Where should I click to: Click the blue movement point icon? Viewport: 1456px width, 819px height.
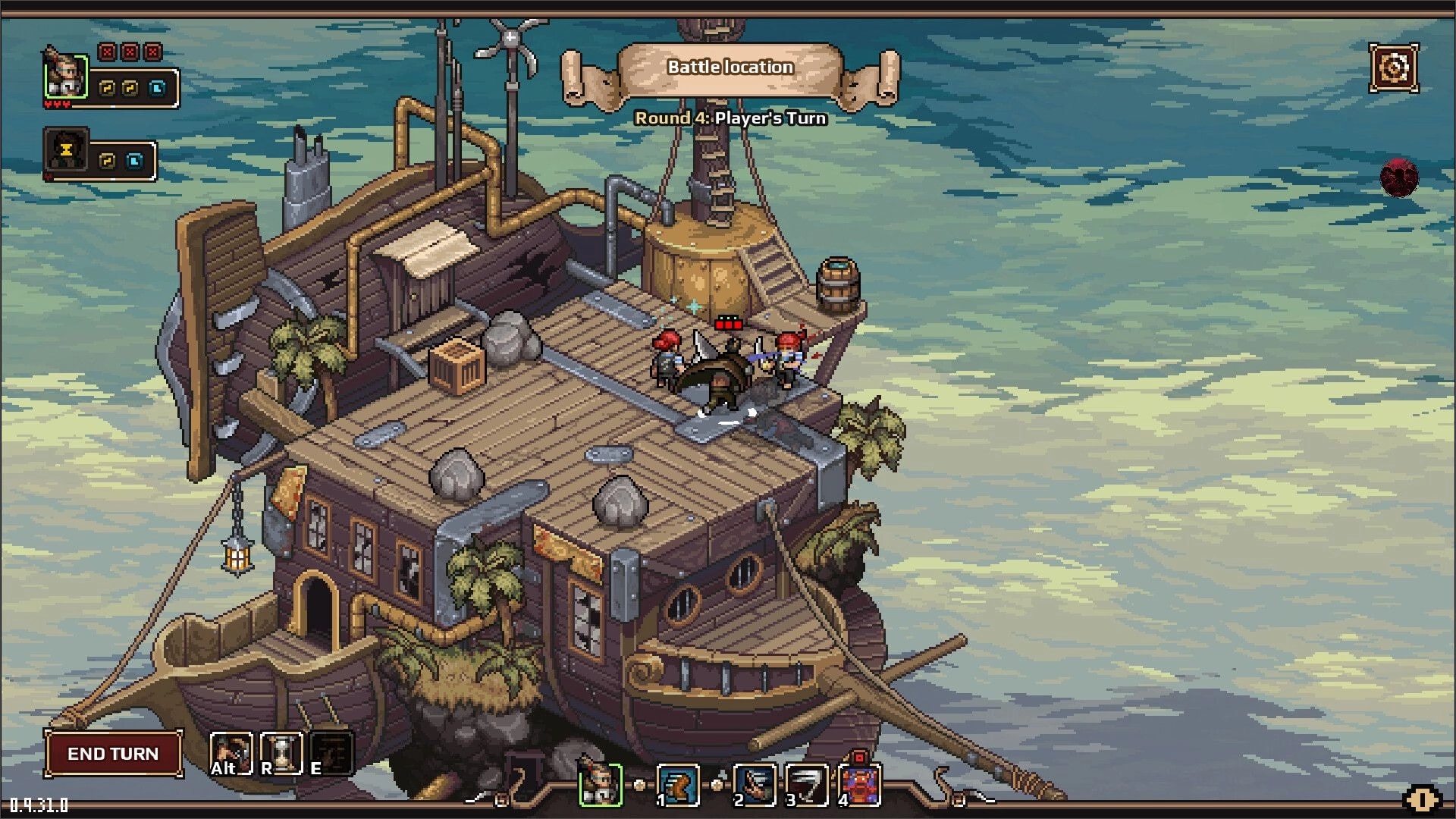coord(158,89)
